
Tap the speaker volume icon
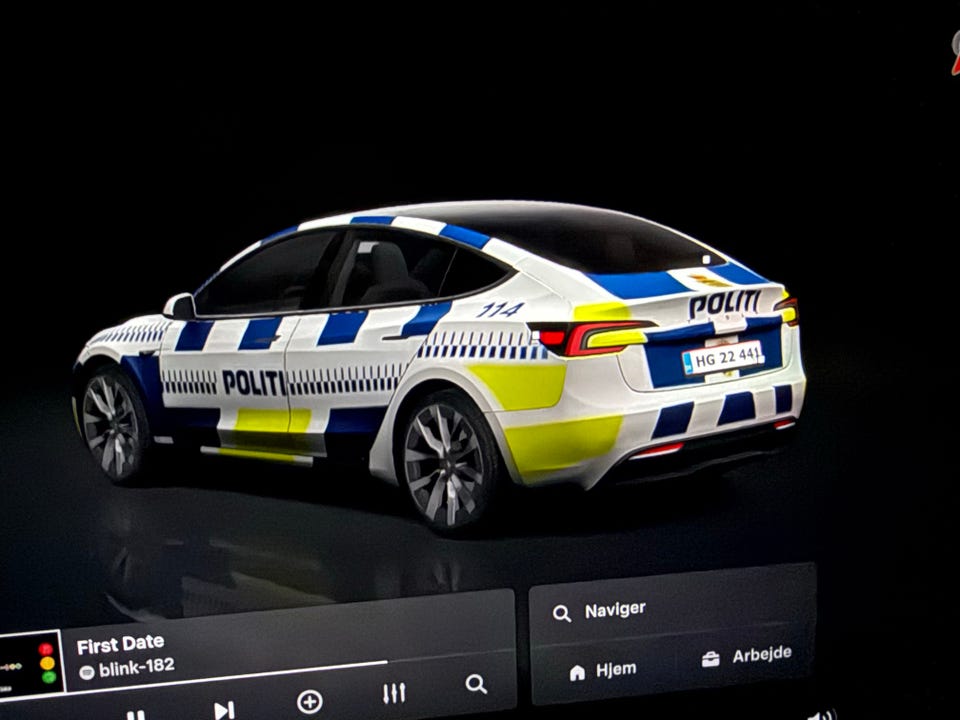[822, 714]
